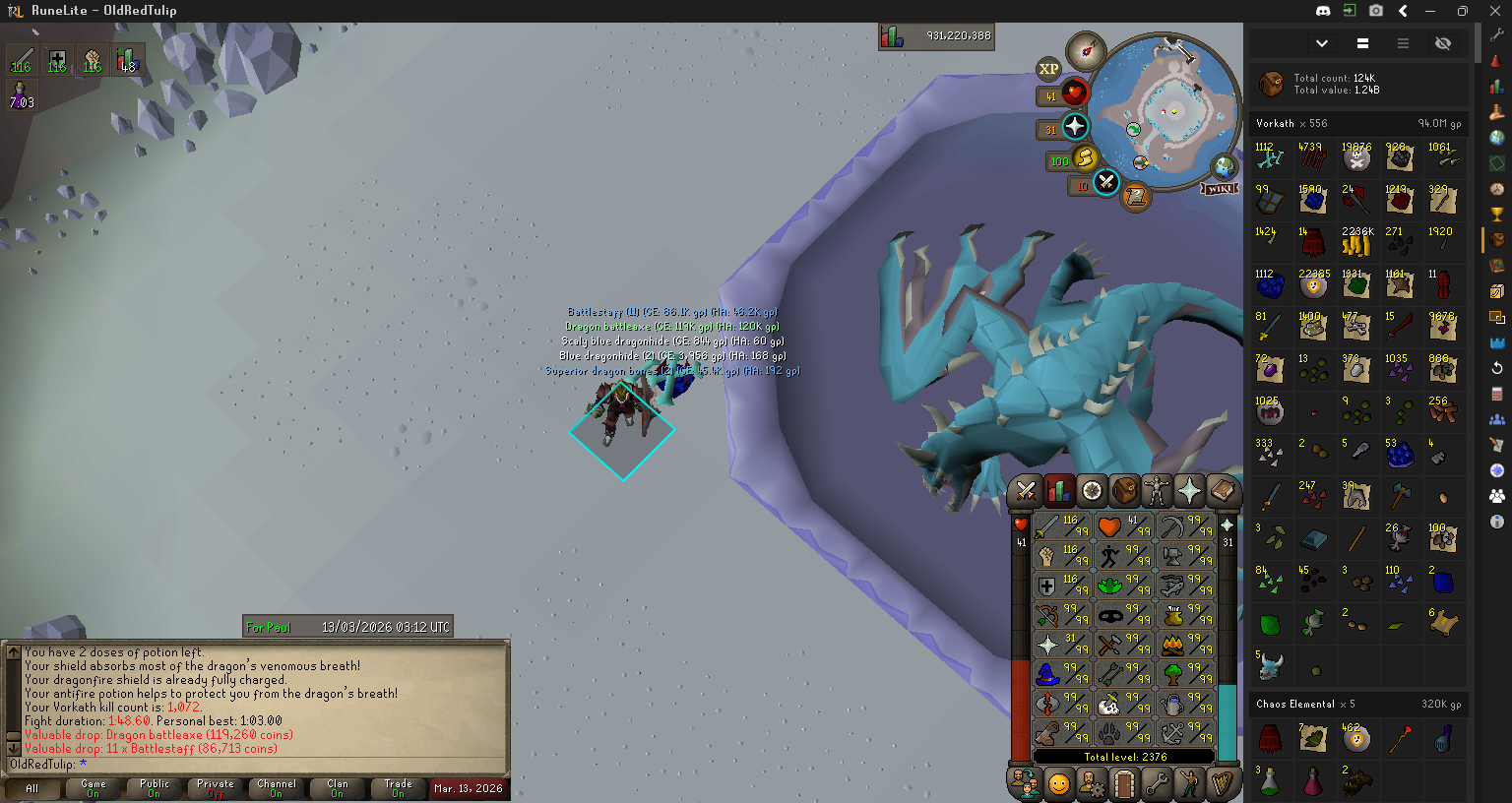Open the world map globe
Screen dimensions: 1512x803
tap(1224, 165)
